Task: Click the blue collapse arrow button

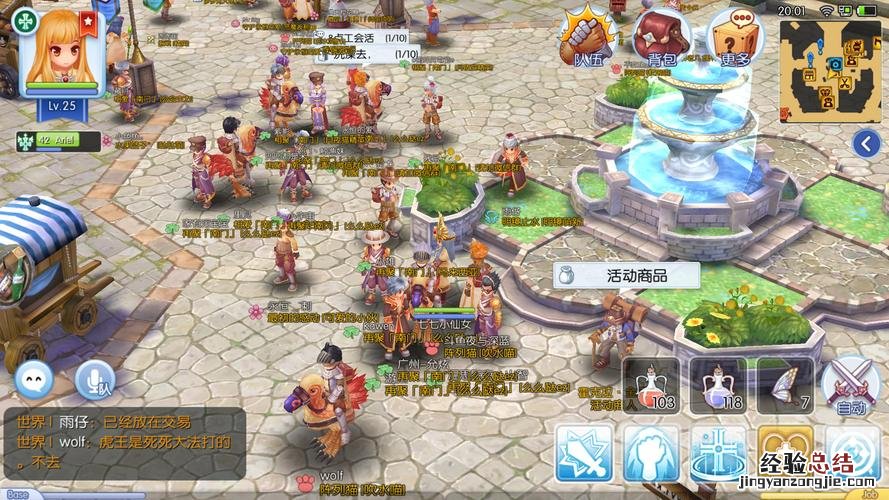Action: pyautogui.click(x=866, y=144)
